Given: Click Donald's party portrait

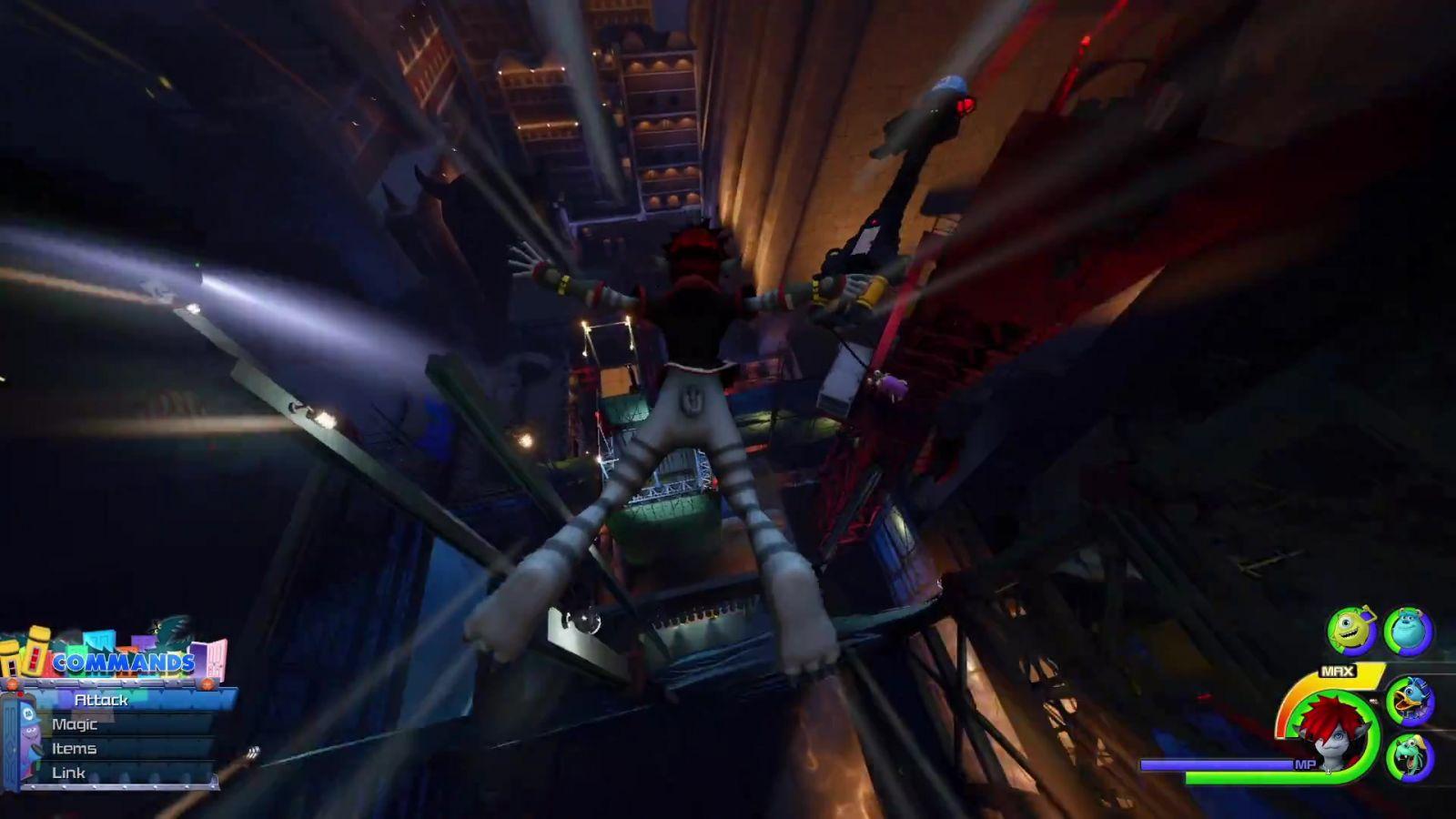Looking at the screenshot, I should 1410,700.
